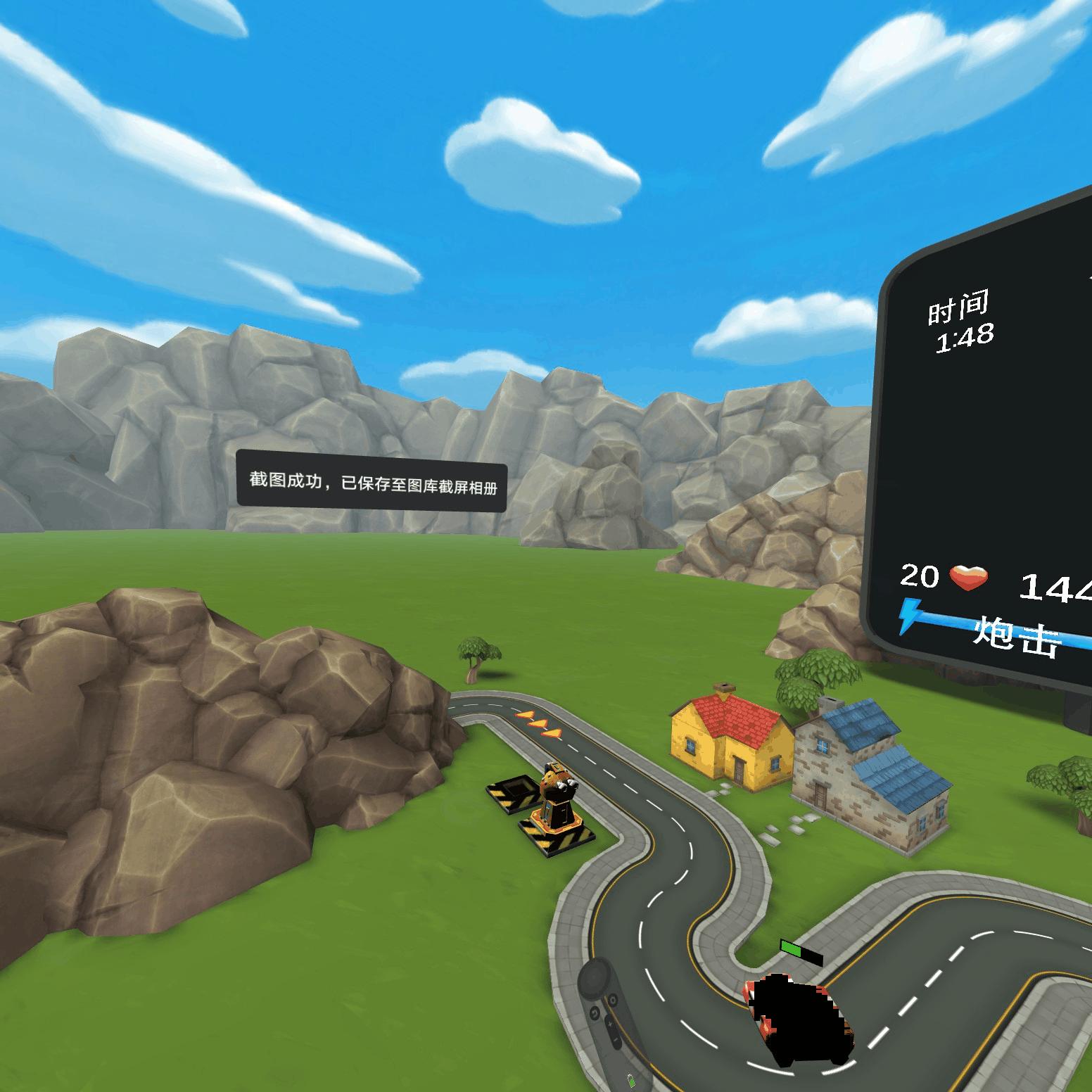Activate the 炮击 artillery strike bar

coord(1017,633)
